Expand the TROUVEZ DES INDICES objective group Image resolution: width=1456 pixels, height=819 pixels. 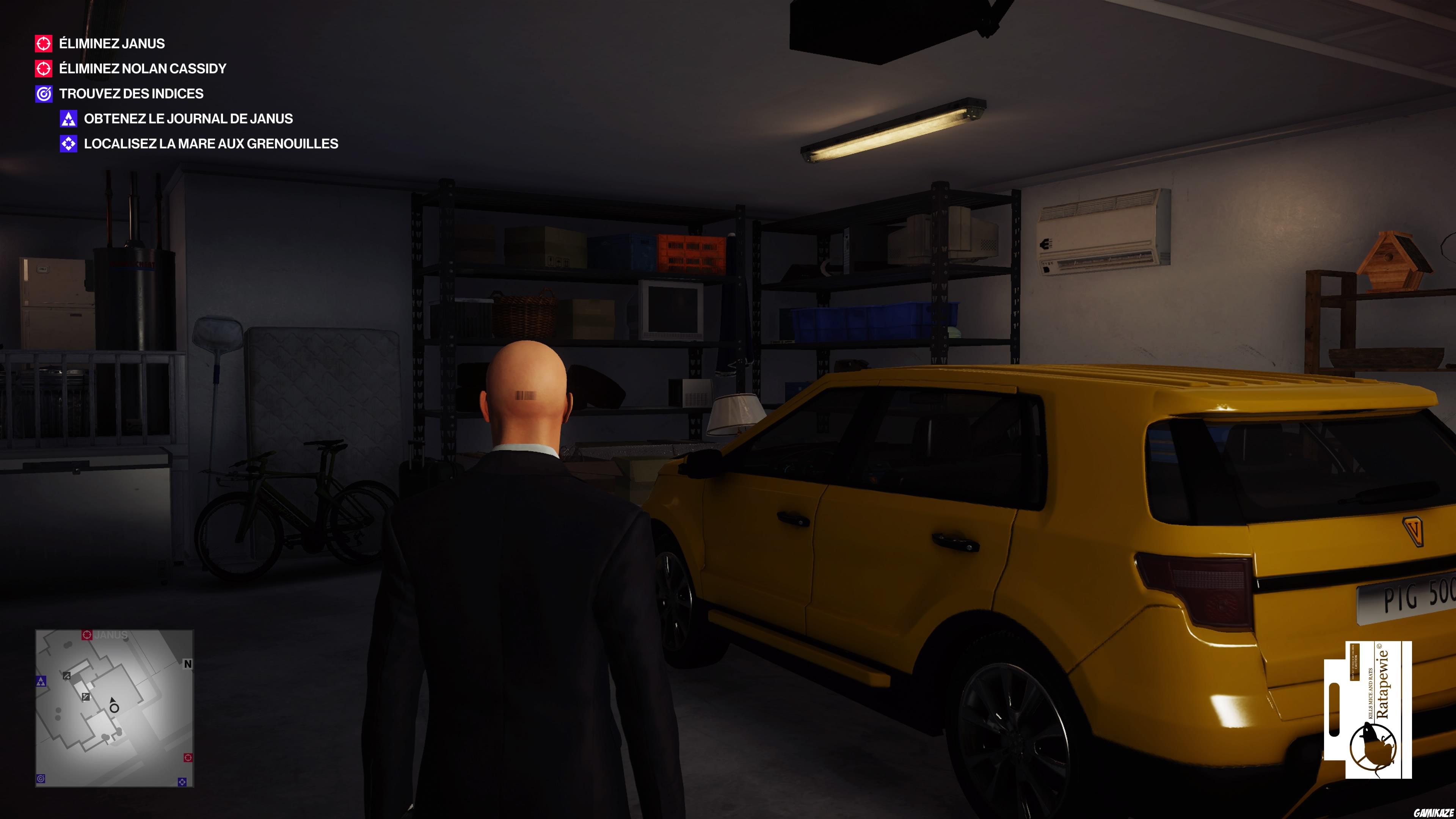coord(132,94)
